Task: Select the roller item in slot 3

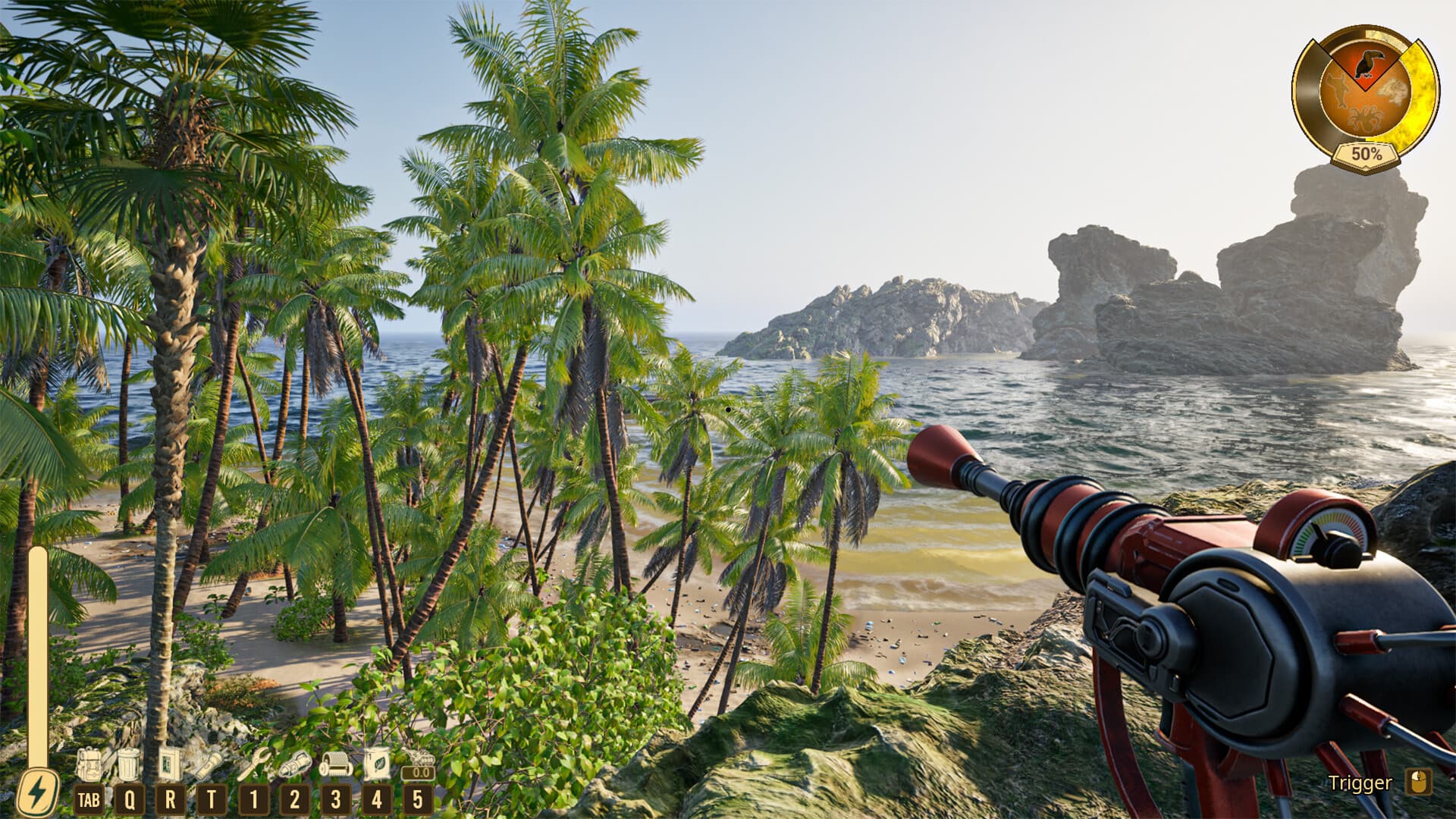Action: click(337, 765)
